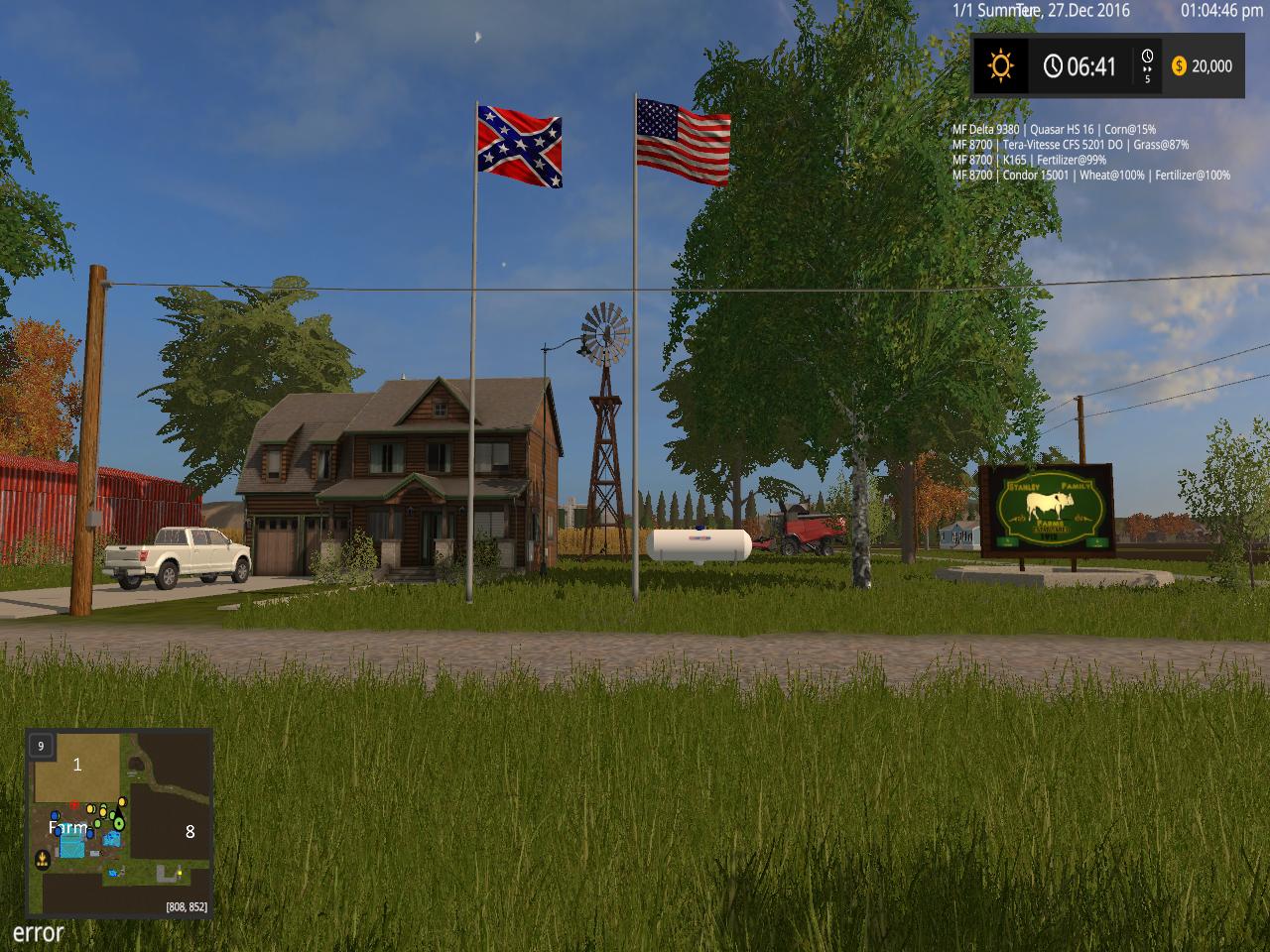Click the red marker on the minimap

[x=74, y=805]
